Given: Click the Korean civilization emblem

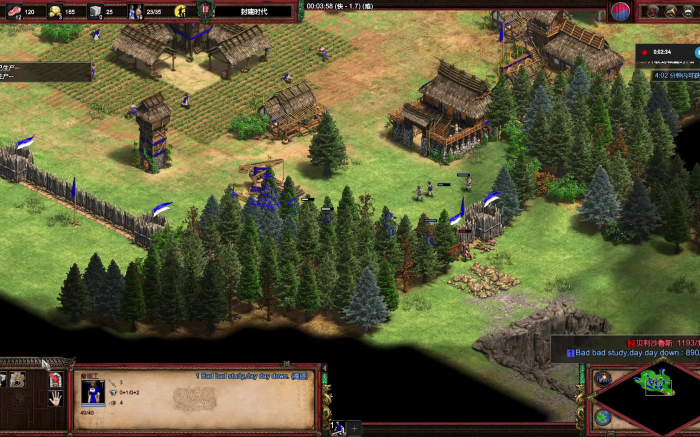Looking at the screenshot, I should click(x=621, y=11).
